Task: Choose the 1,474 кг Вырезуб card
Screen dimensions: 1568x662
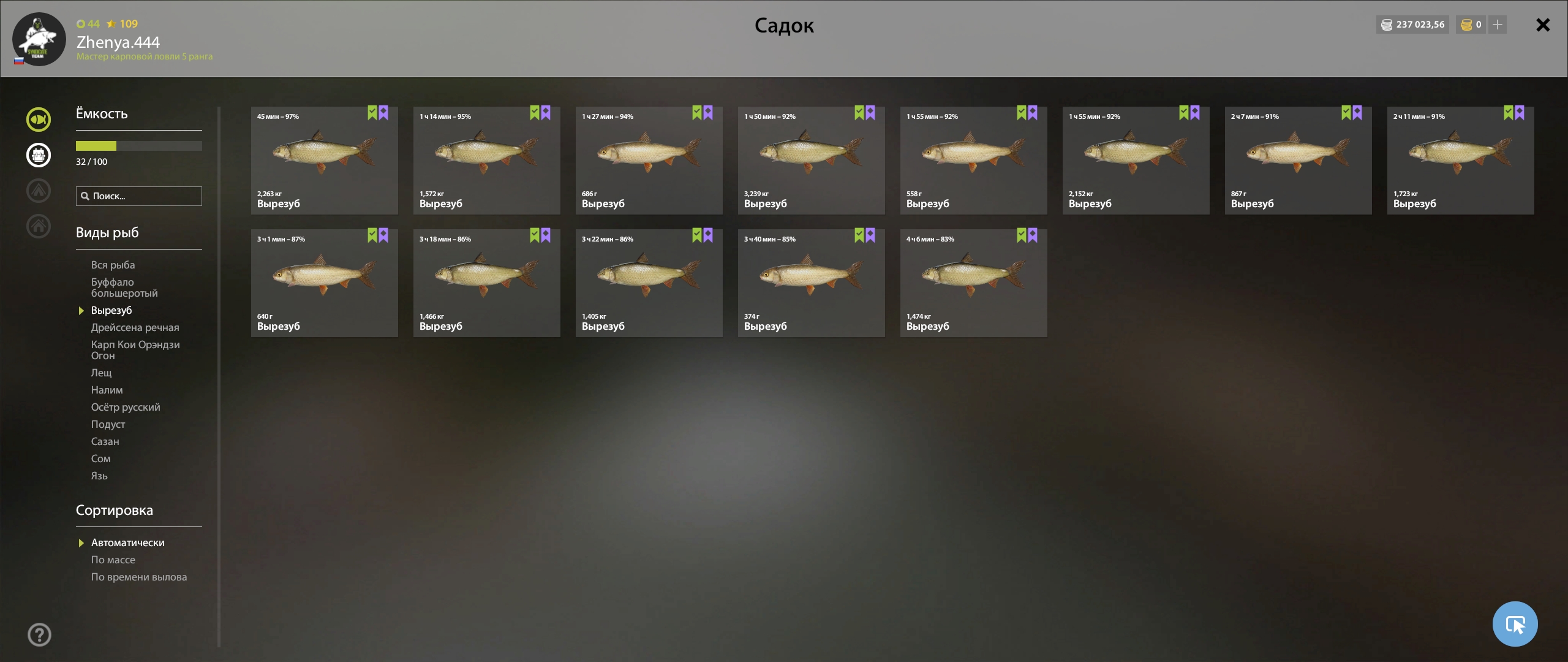Action: (973, 283)
